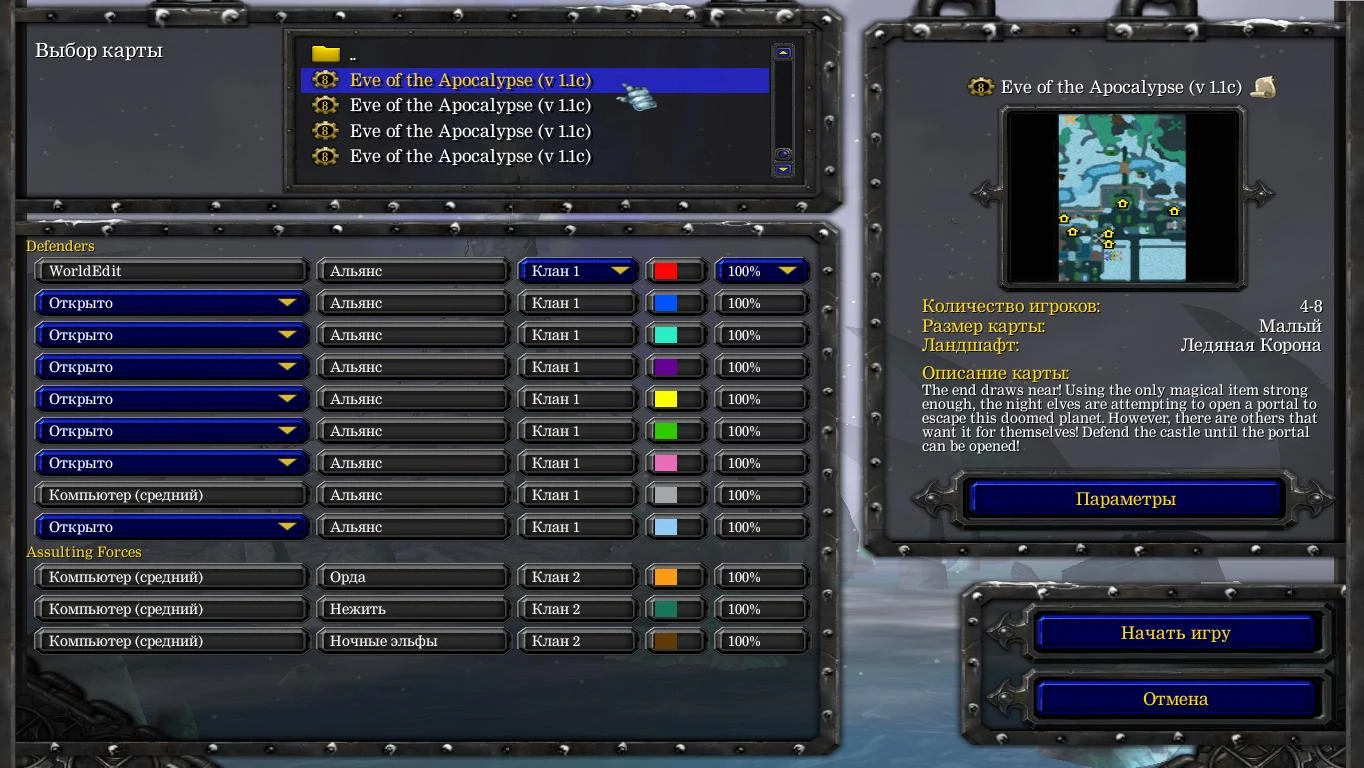Click the gear icon beside the highlighted map entry
This screenshot has width=1364, height=768.
click(324, 80)
